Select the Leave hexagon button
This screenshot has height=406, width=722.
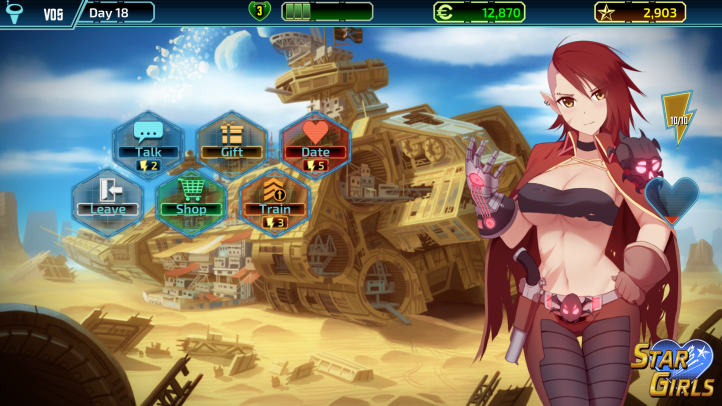coord(107,200)
